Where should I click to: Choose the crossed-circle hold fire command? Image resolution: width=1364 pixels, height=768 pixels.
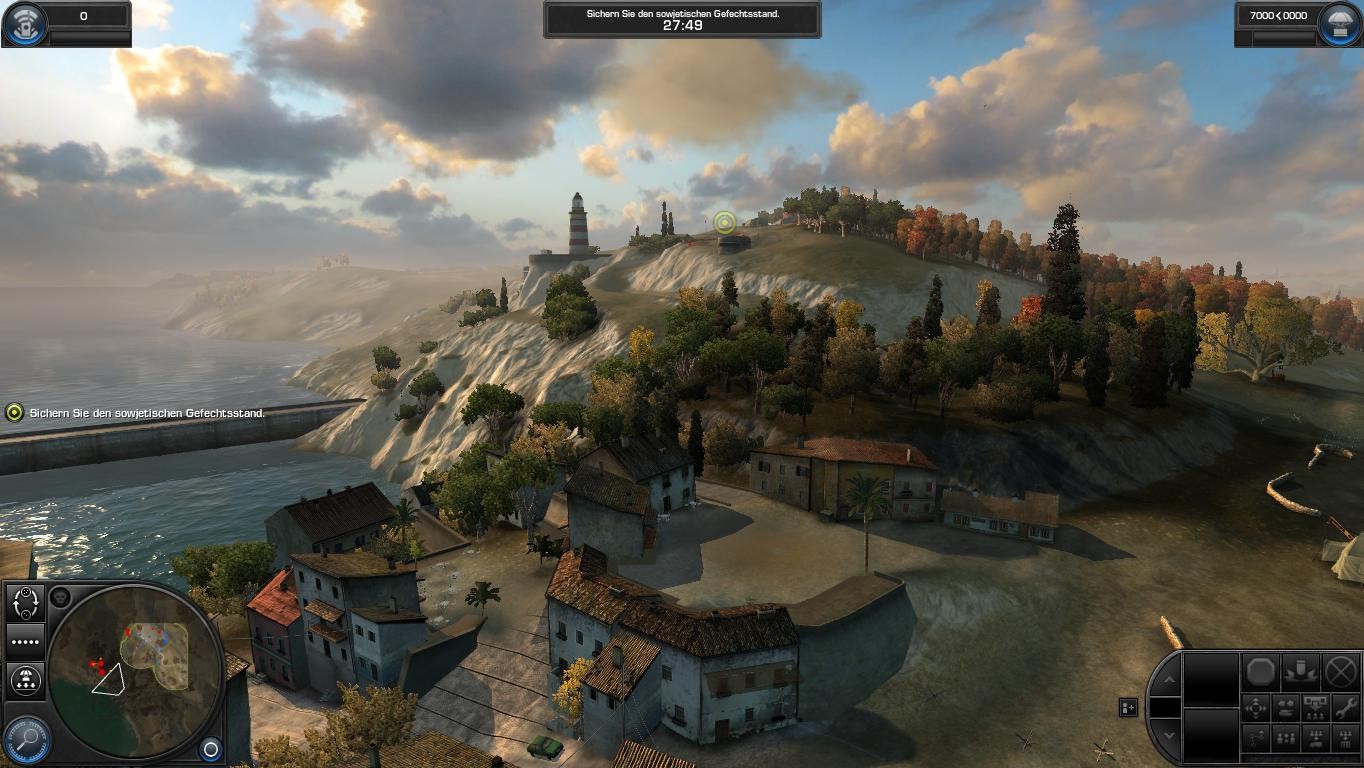point(1341,671)
